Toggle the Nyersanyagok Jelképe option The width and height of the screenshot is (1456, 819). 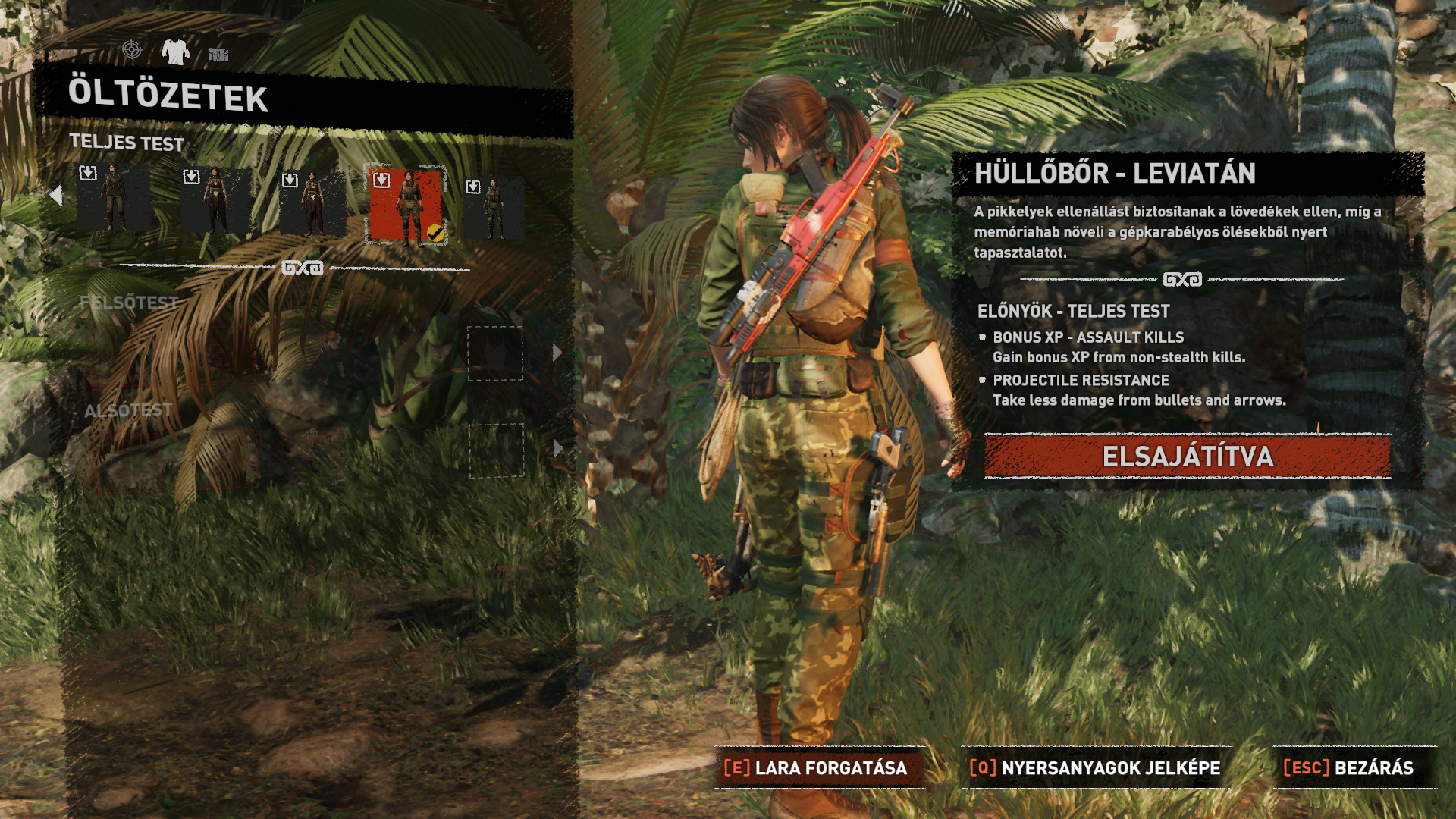coord(1095,768)
